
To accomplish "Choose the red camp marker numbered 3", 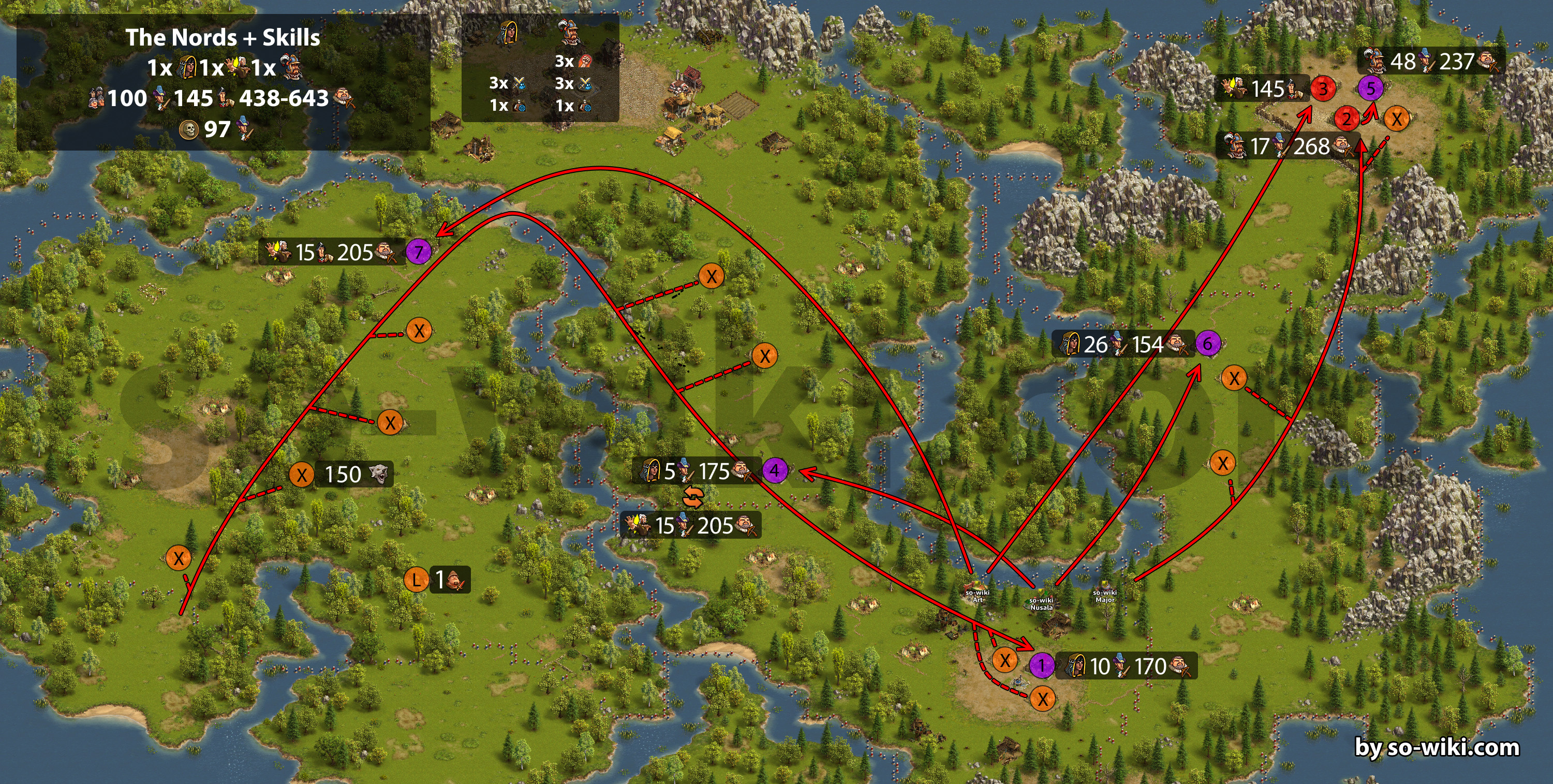I will point(1323,89).
